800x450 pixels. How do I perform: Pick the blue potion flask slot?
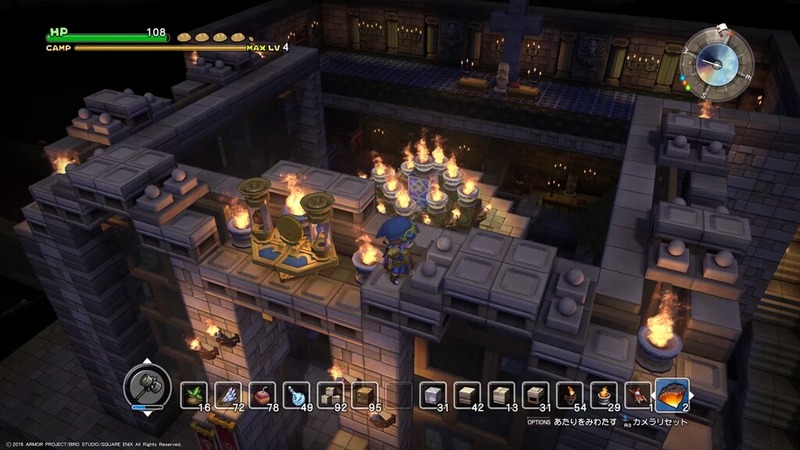297,393
